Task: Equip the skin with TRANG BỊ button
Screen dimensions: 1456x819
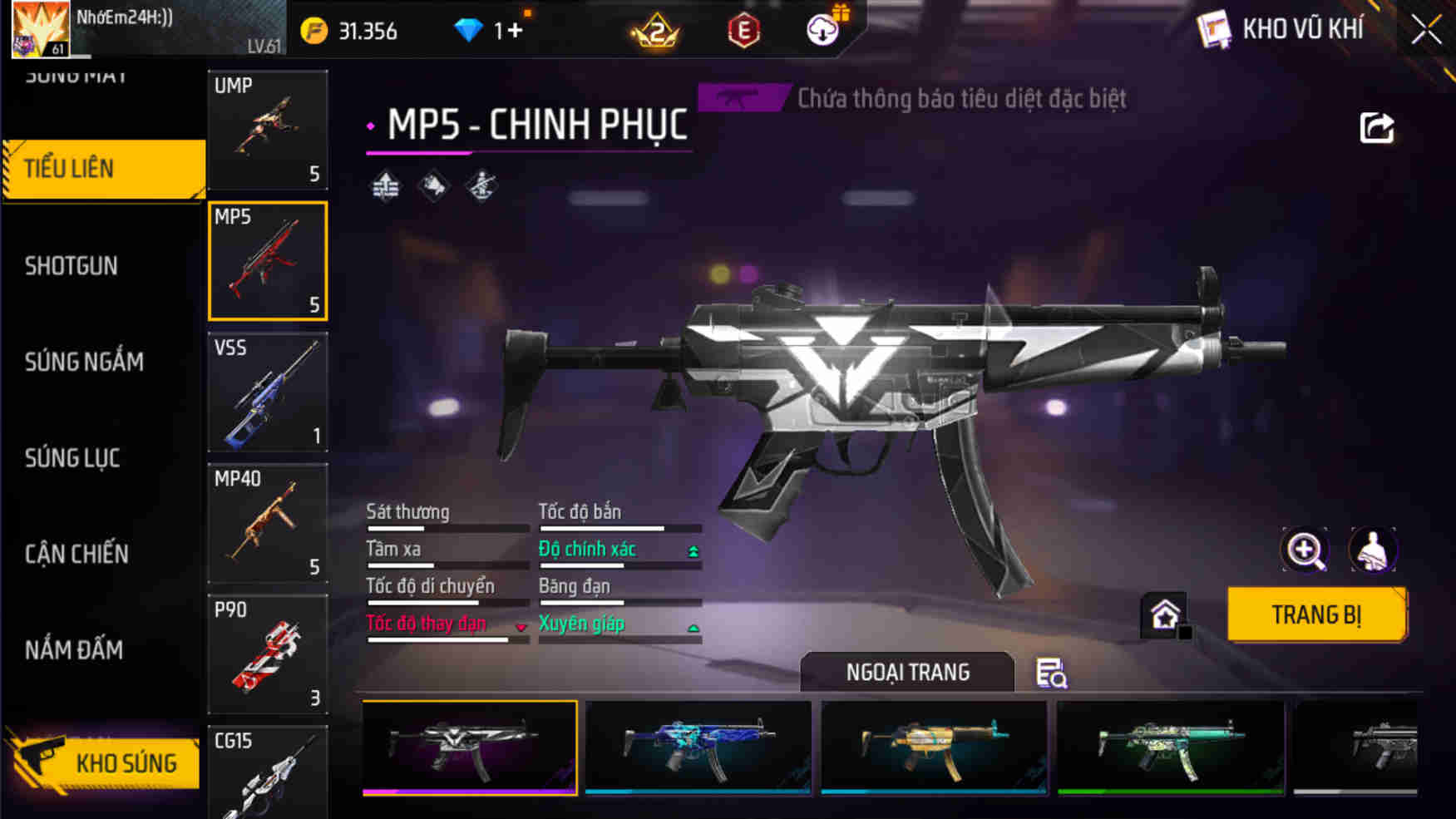Action: tap(1316, 615)
